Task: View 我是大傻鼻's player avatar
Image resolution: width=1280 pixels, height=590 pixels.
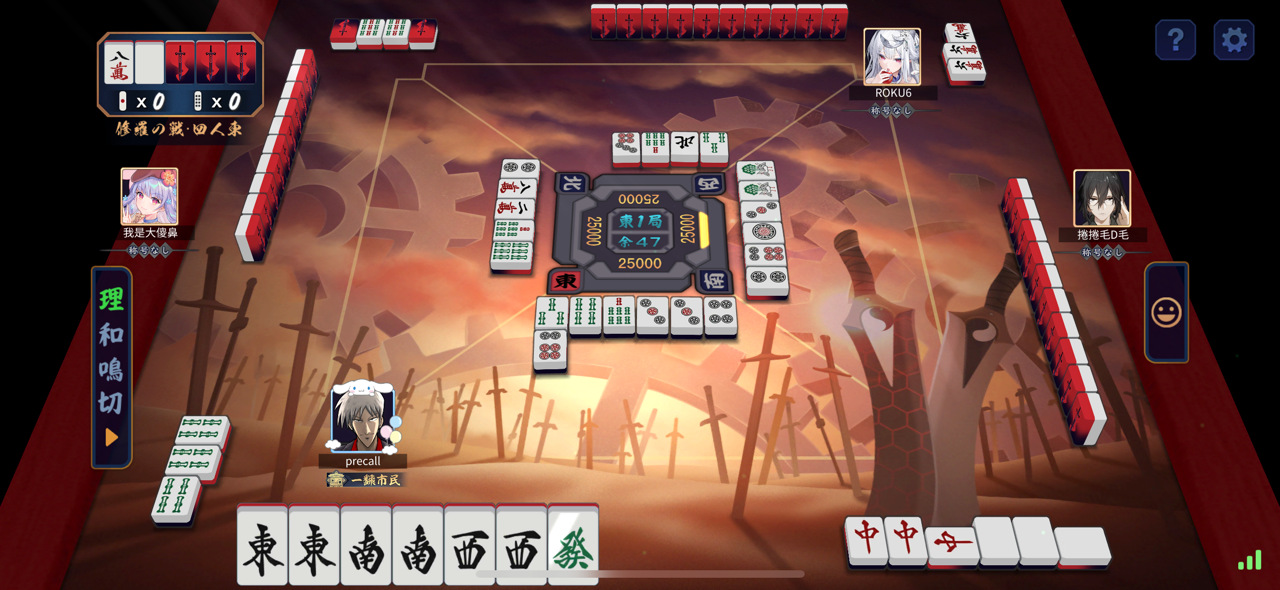Action: [x=149, y=196]
